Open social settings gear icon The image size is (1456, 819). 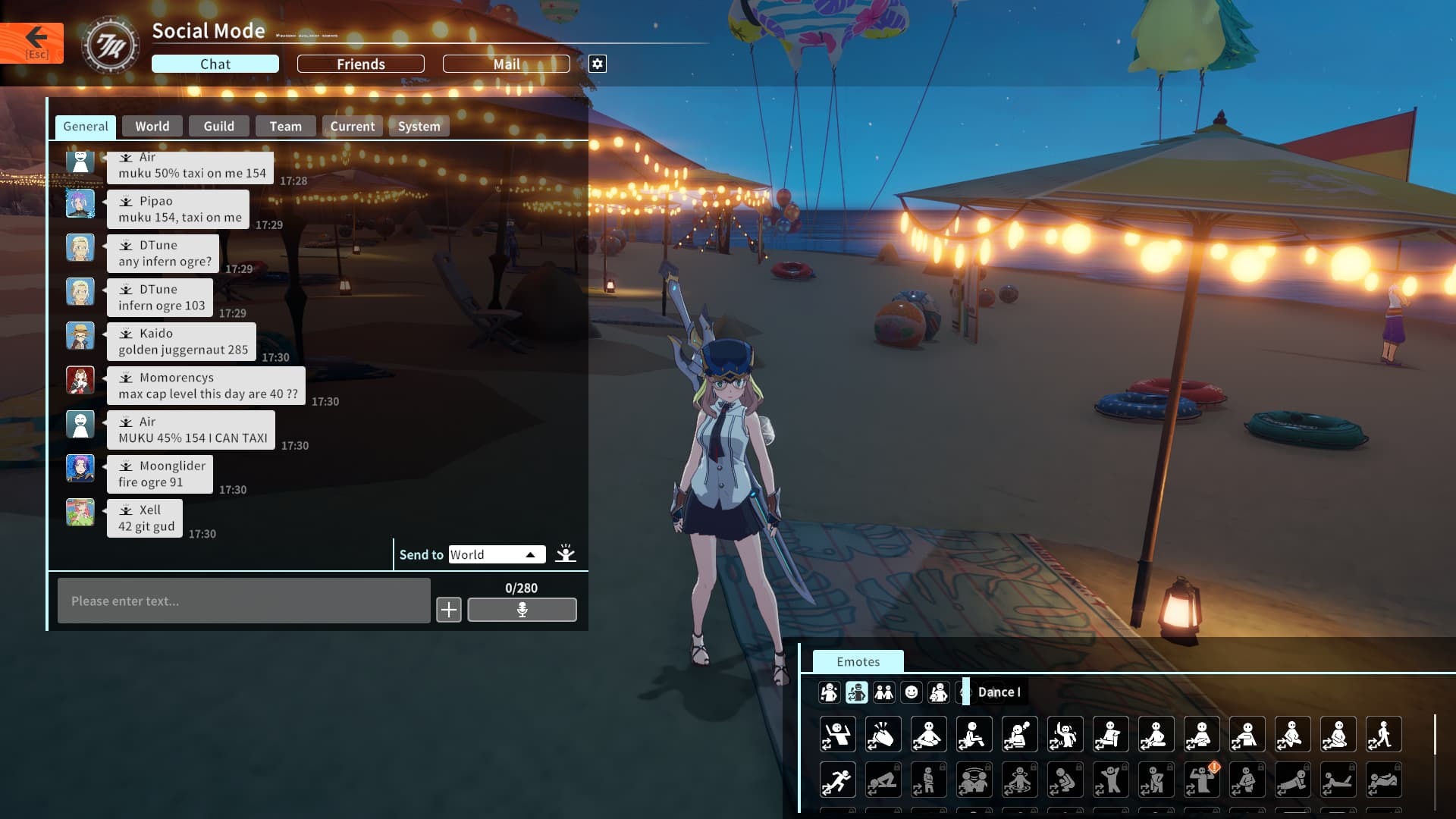click(x=598, y=64)
